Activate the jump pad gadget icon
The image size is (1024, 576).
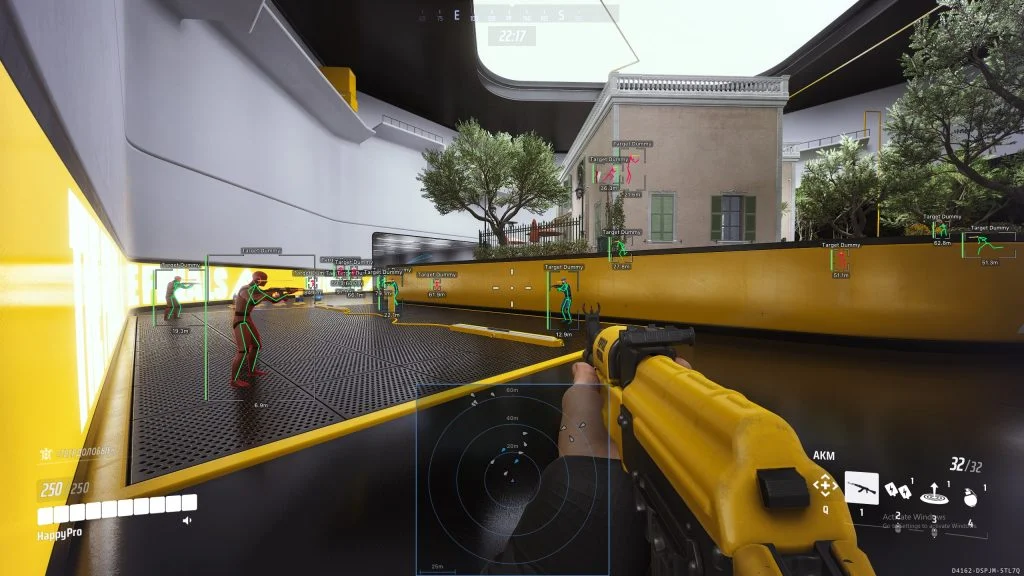coord(935,490)
